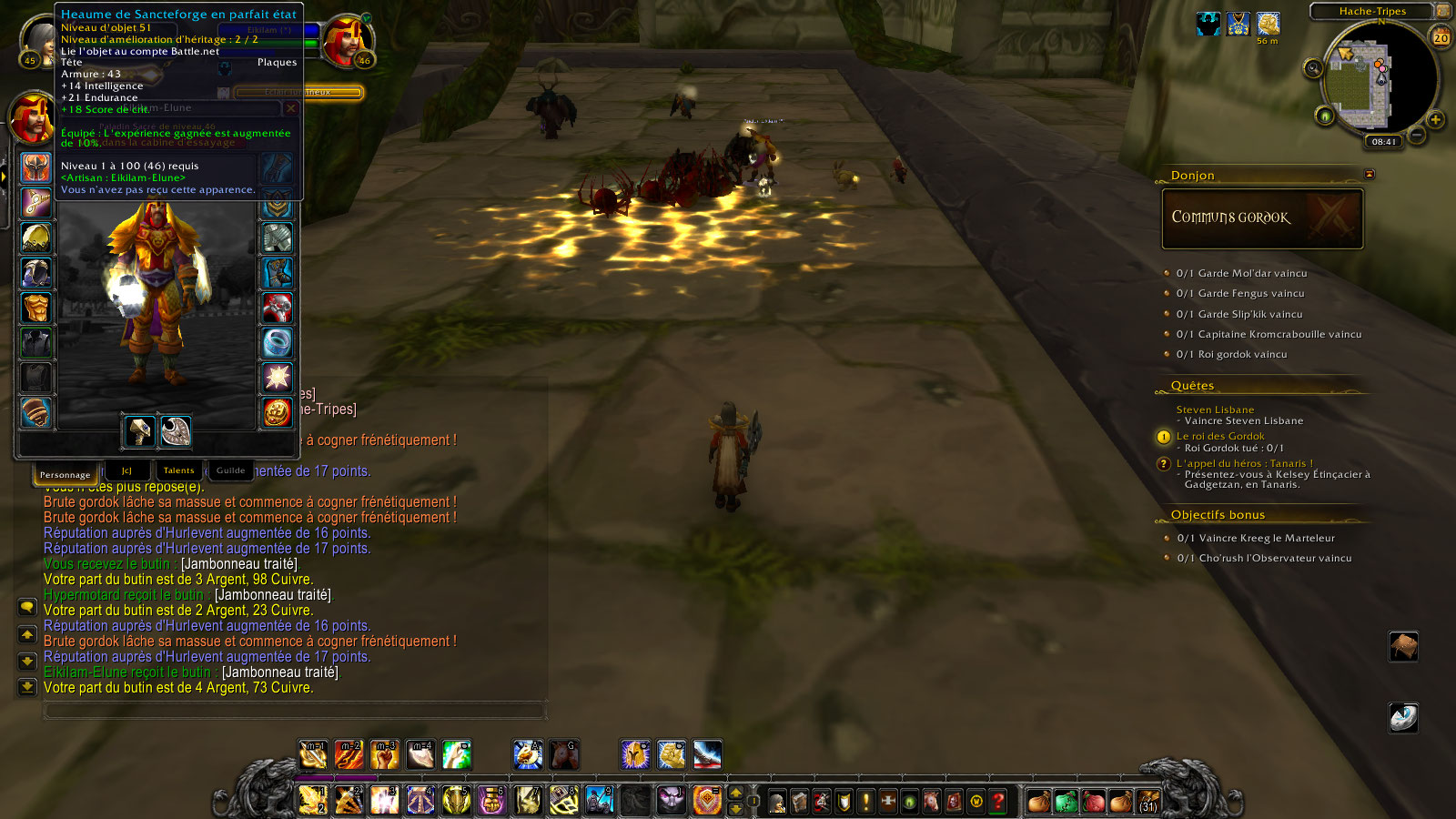Open the calendar showing day 20
Viewport: 1456px width, 819px height.
click(1441, 37)
